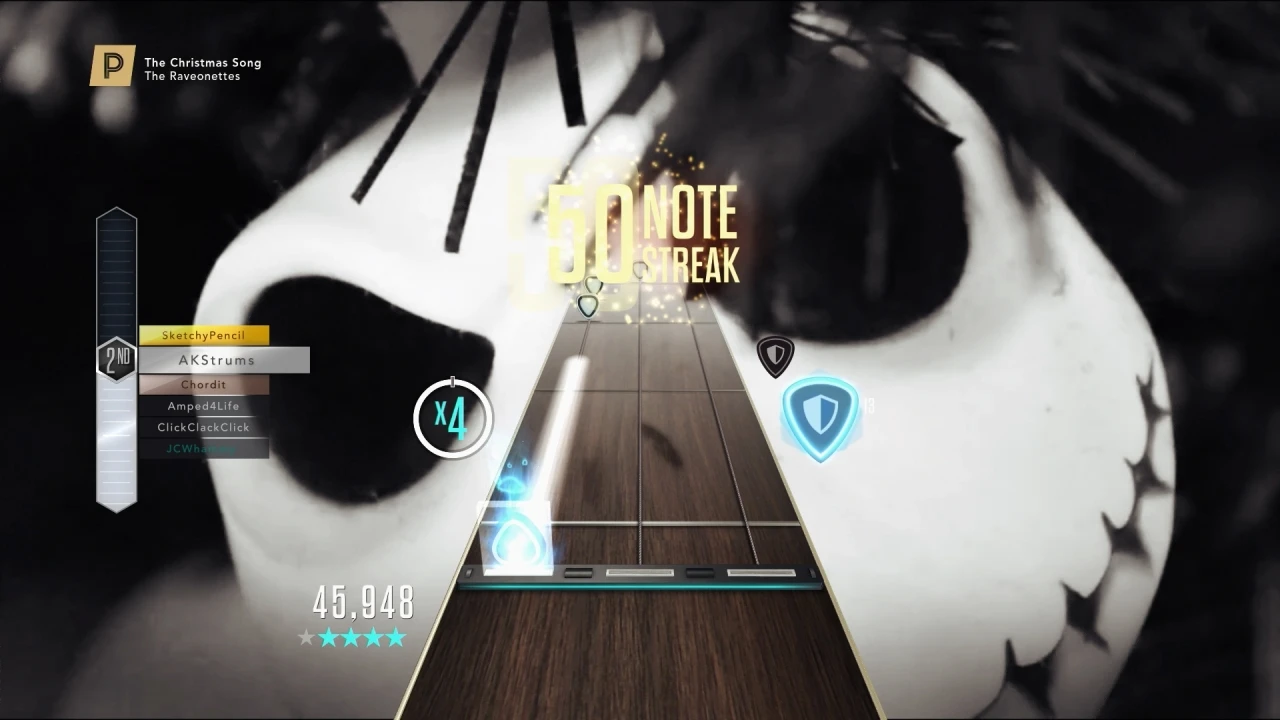Select the SketchyPencil leaderboard entry

(204, 335)
